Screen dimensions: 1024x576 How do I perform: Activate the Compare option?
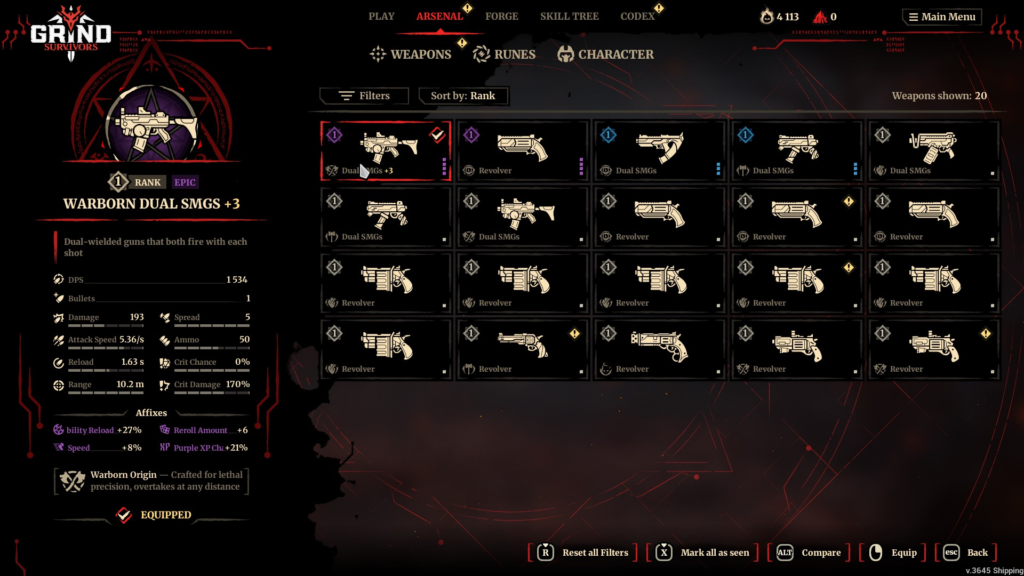[x=810, y=552]
